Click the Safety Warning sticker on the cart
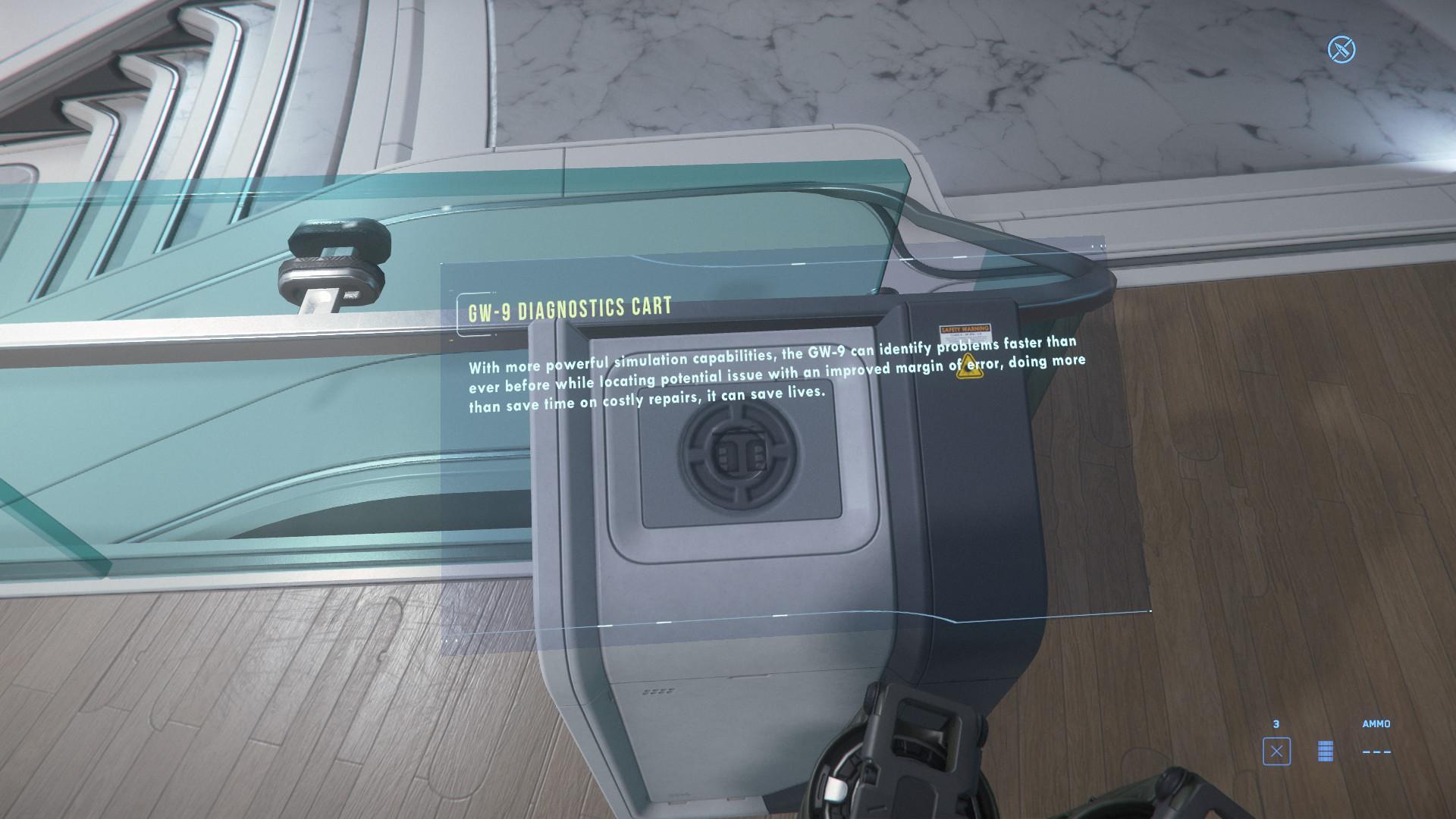Image resolution: width=1456 pixels, height=819 pixels. (x=965, y=334)
